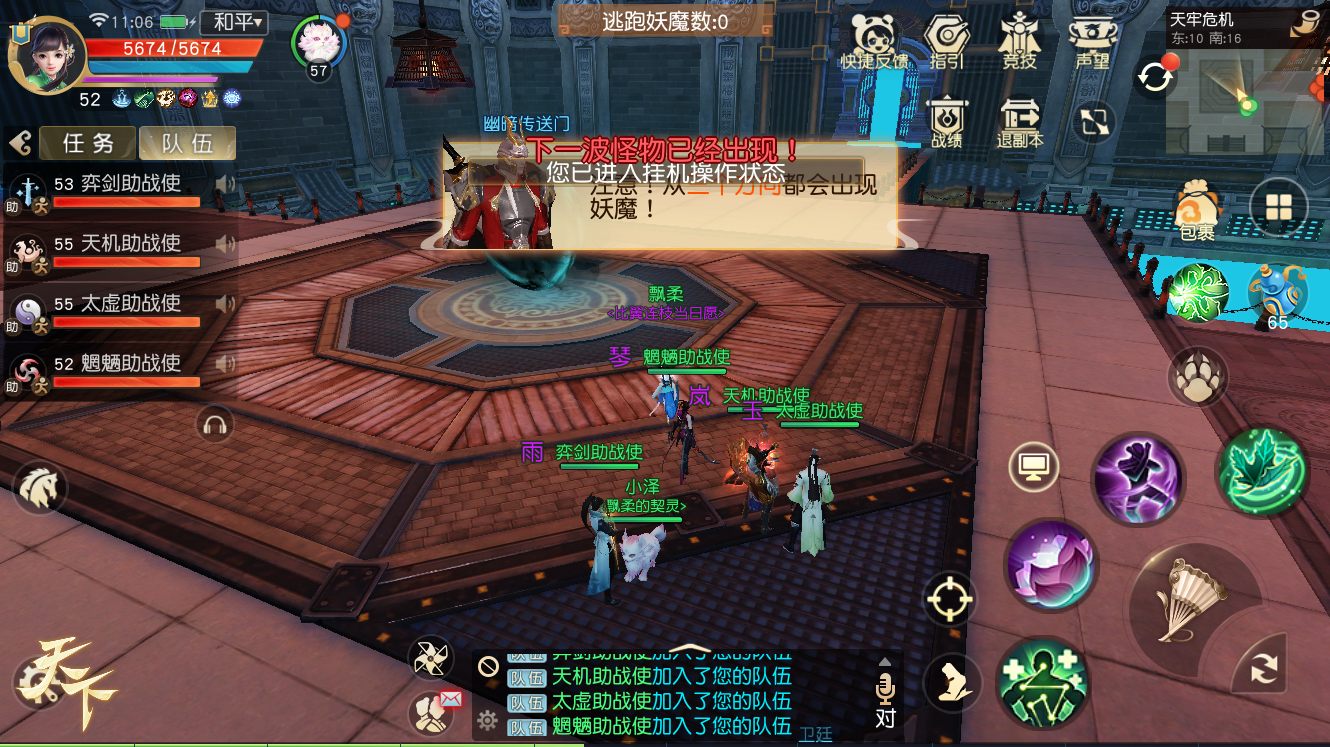Open the 包裹 bag inventory
This screenshot has width=1330, height=747.
click(1196, 210)
